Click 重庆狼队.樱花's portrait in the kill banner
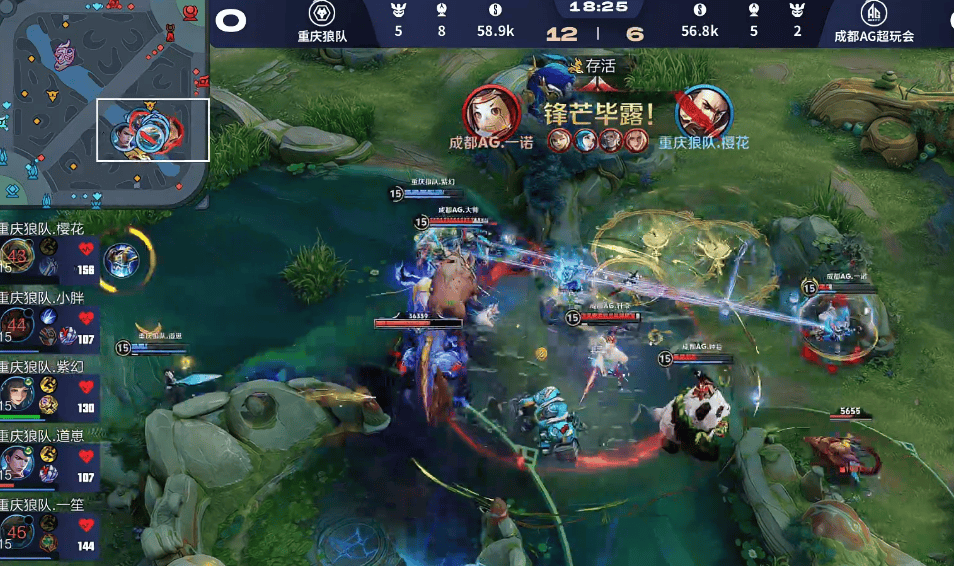 click(702, 111)
